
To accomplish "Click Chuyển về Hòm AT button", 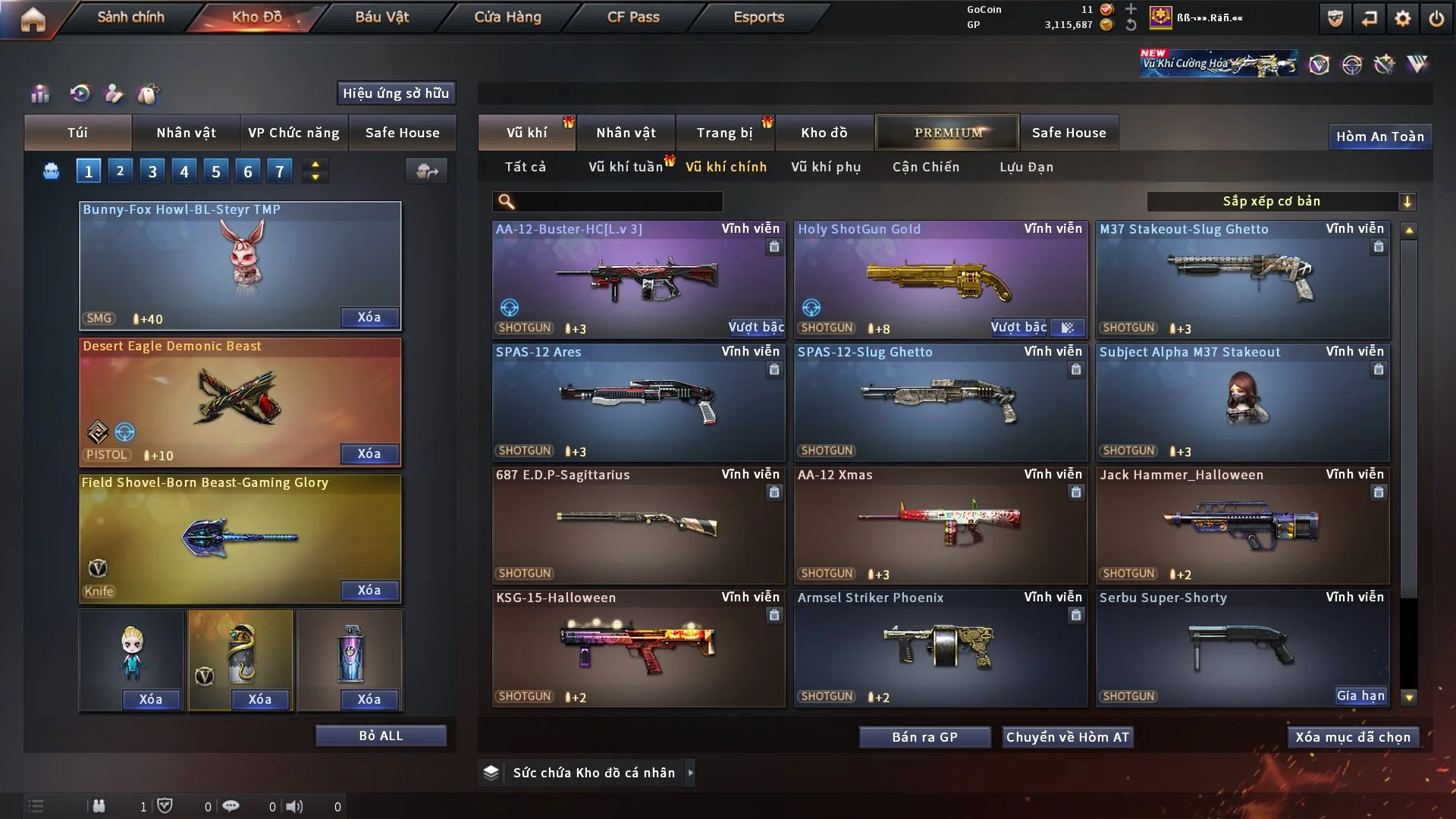I will pos(1067,737).
